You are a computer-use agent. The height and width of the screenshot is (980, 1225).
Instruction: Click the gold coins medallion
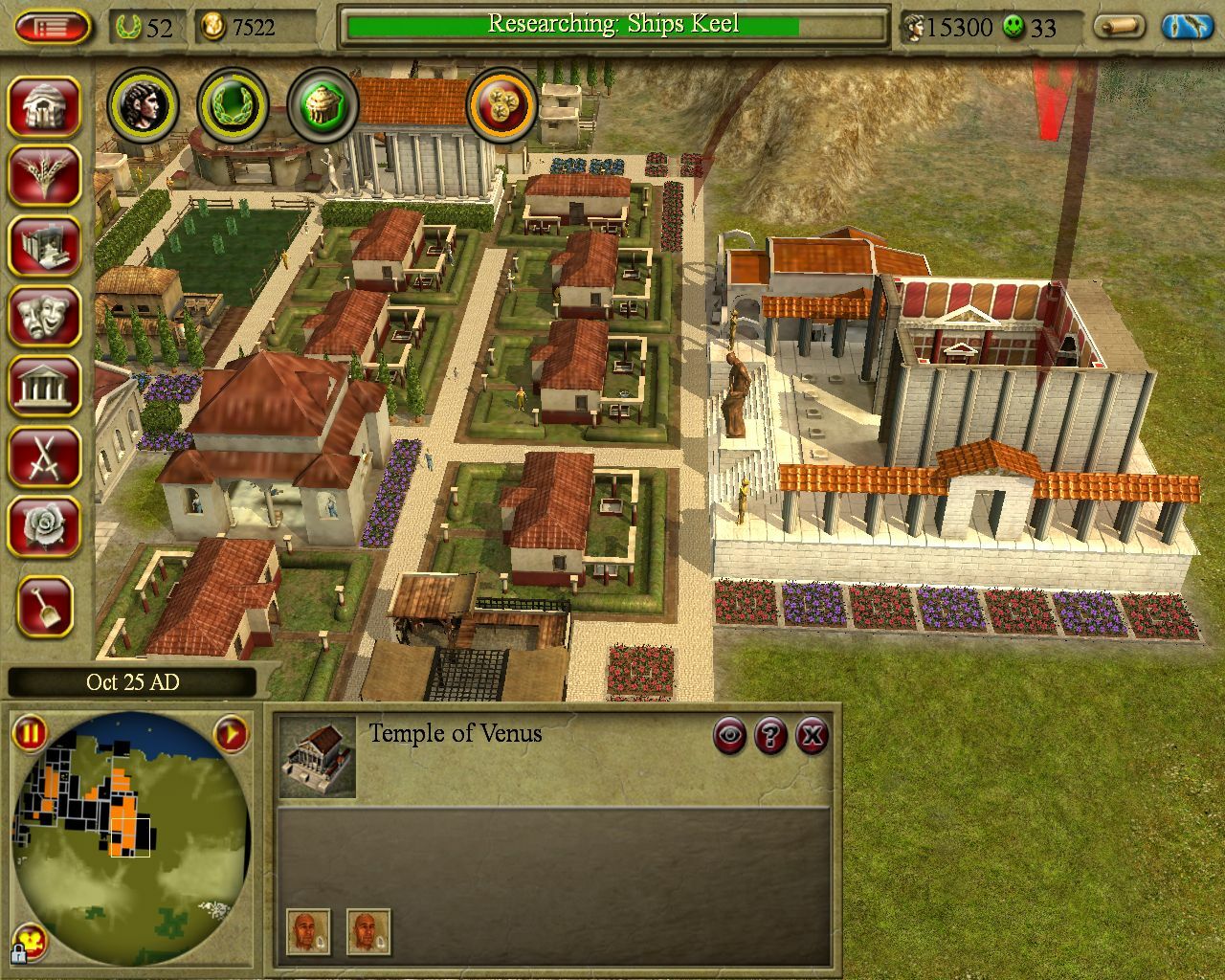click(x=501, y=104)
